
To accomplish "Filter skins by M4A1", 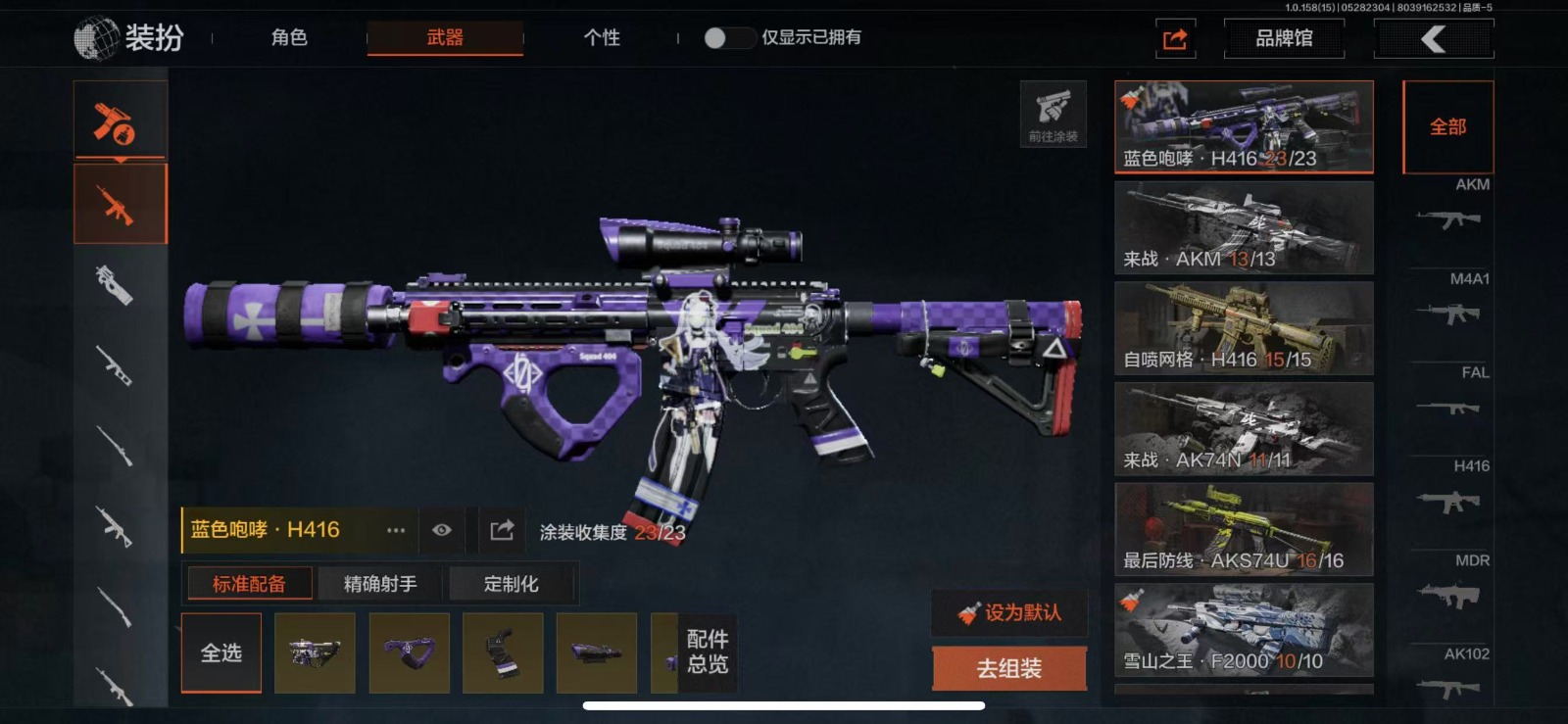I will (1449, 302).
